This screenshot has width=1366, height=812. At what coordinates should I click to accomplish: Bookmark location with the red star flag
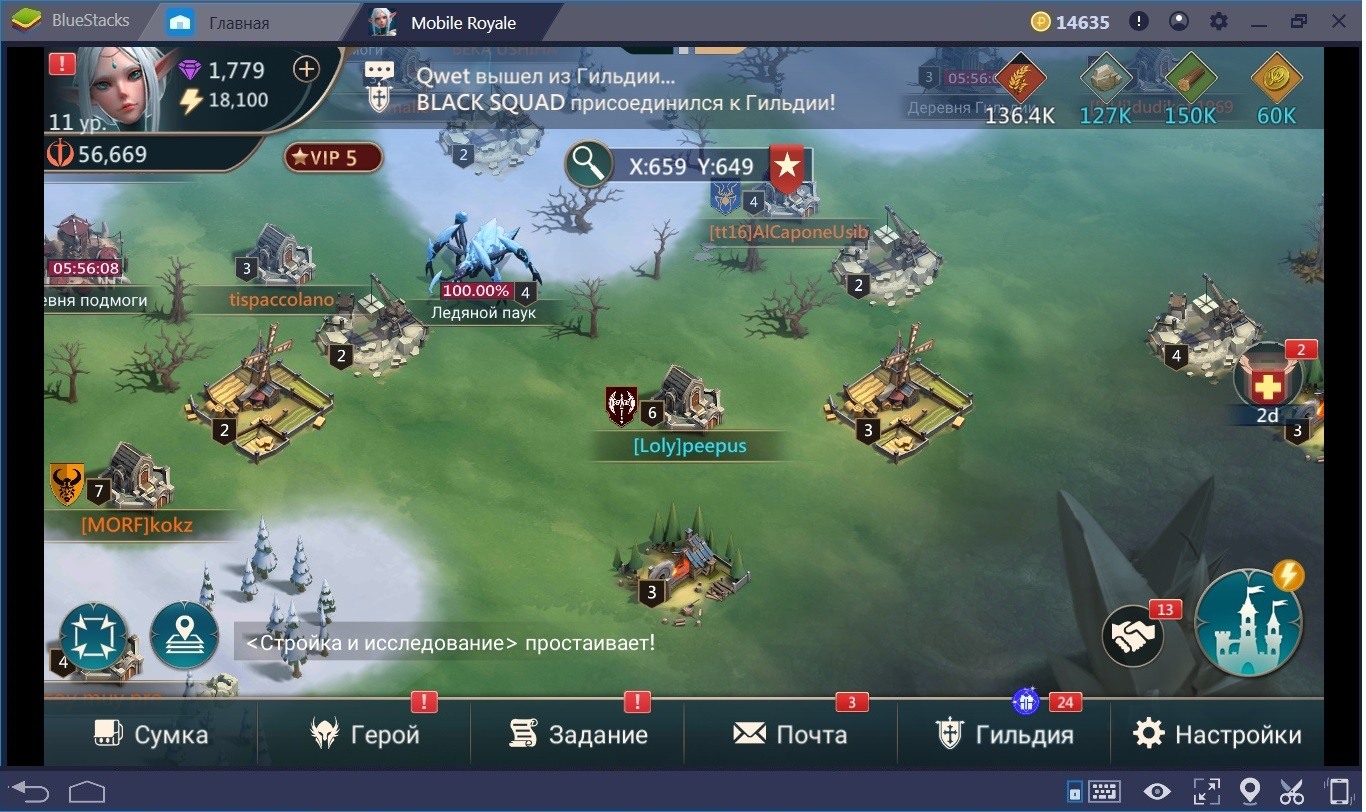coord(787,168)
